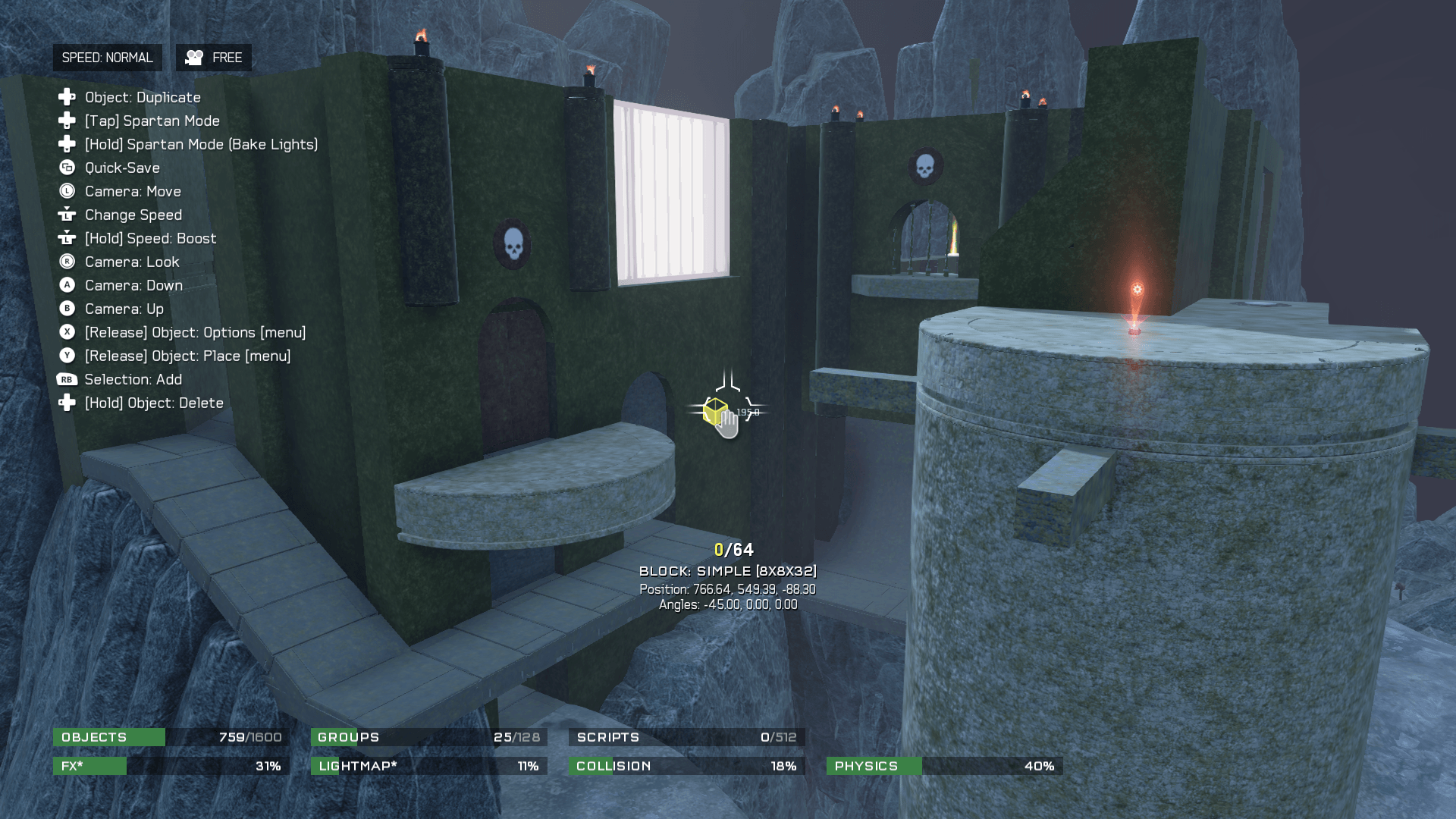Switch the Free camera mode chip

214,58
